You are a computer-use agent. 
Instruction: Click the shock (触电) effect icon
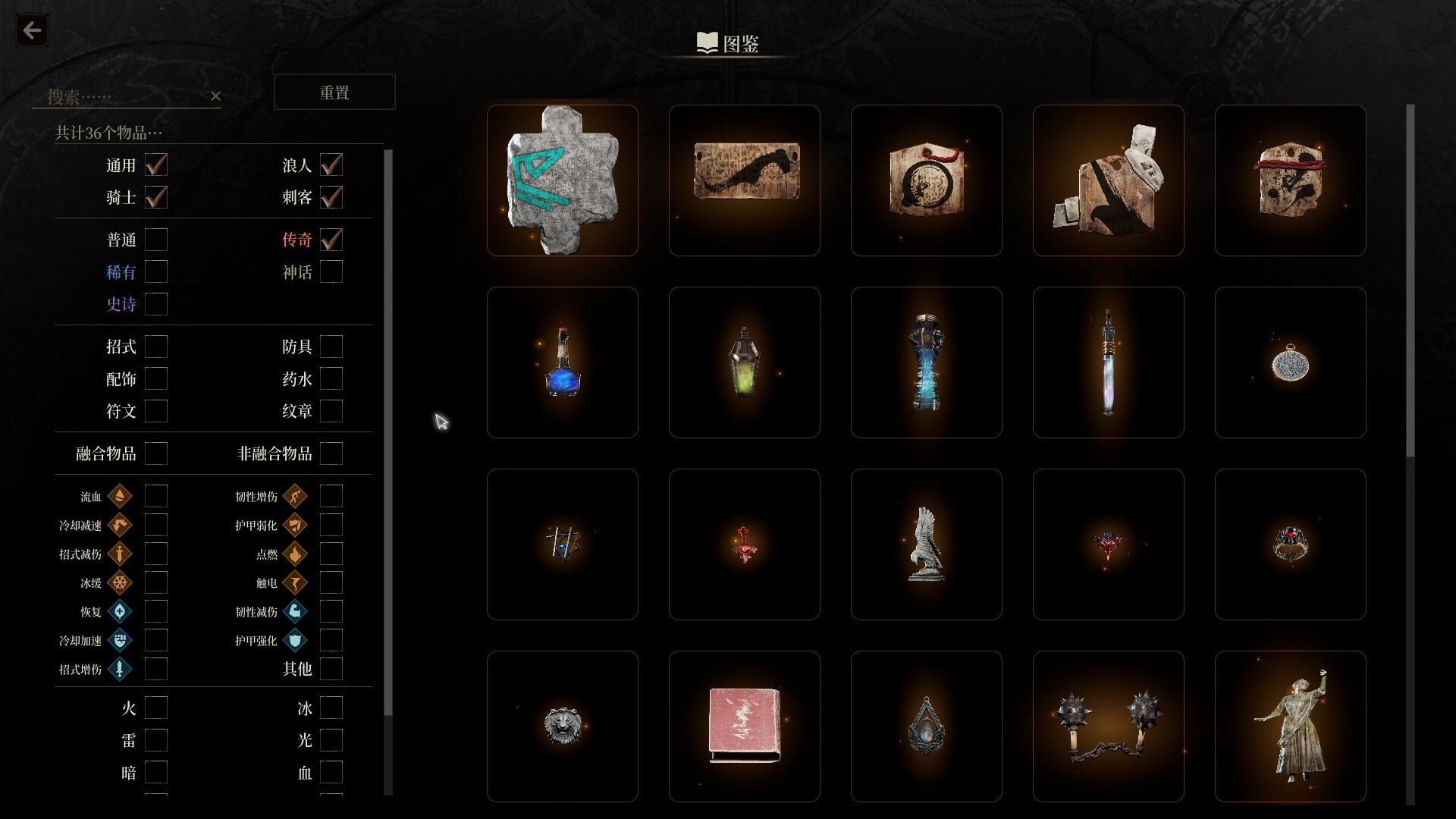point(294,582)
